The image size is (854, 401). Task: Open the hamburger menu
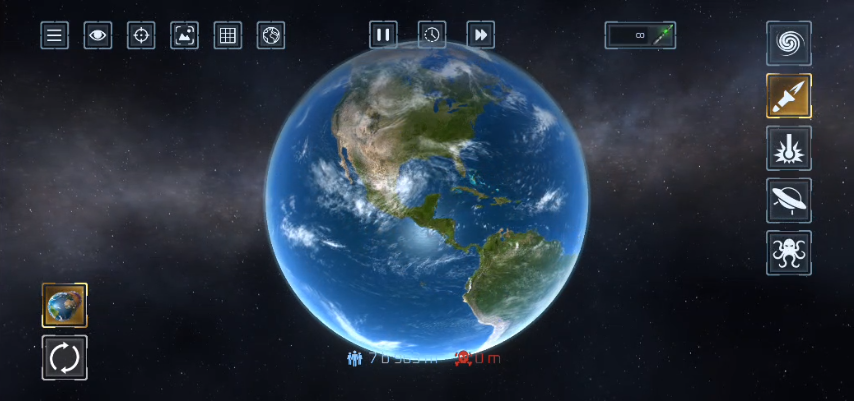(x=54, y=35)
